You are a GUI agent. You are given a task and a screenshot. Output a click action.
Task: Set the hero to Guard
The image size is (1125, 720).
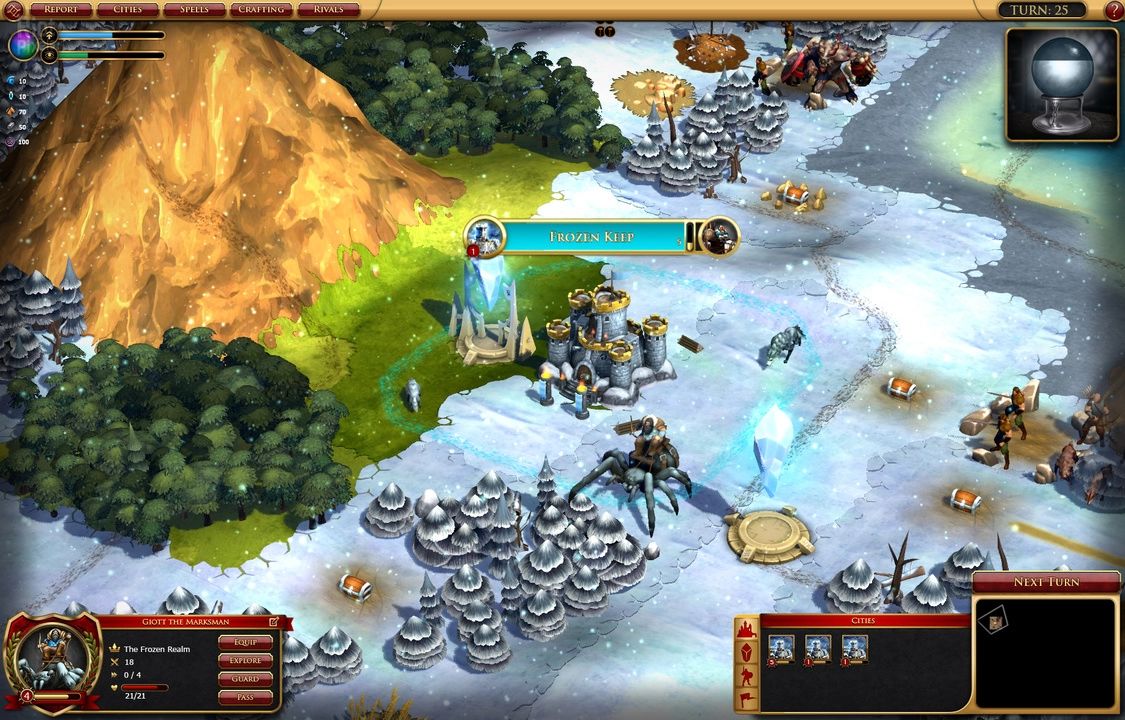tap(245, 679)
